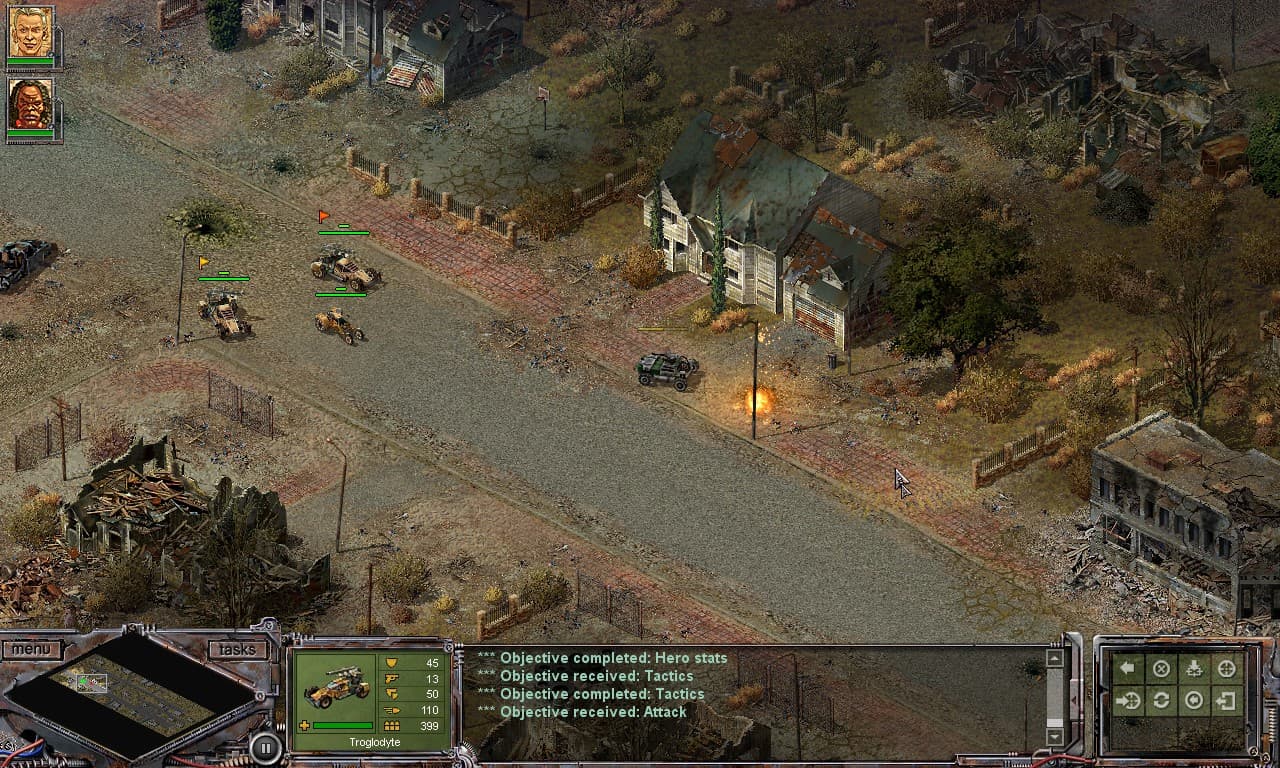
Task: Click the Stop command icon
Action: pos(1160,668)
